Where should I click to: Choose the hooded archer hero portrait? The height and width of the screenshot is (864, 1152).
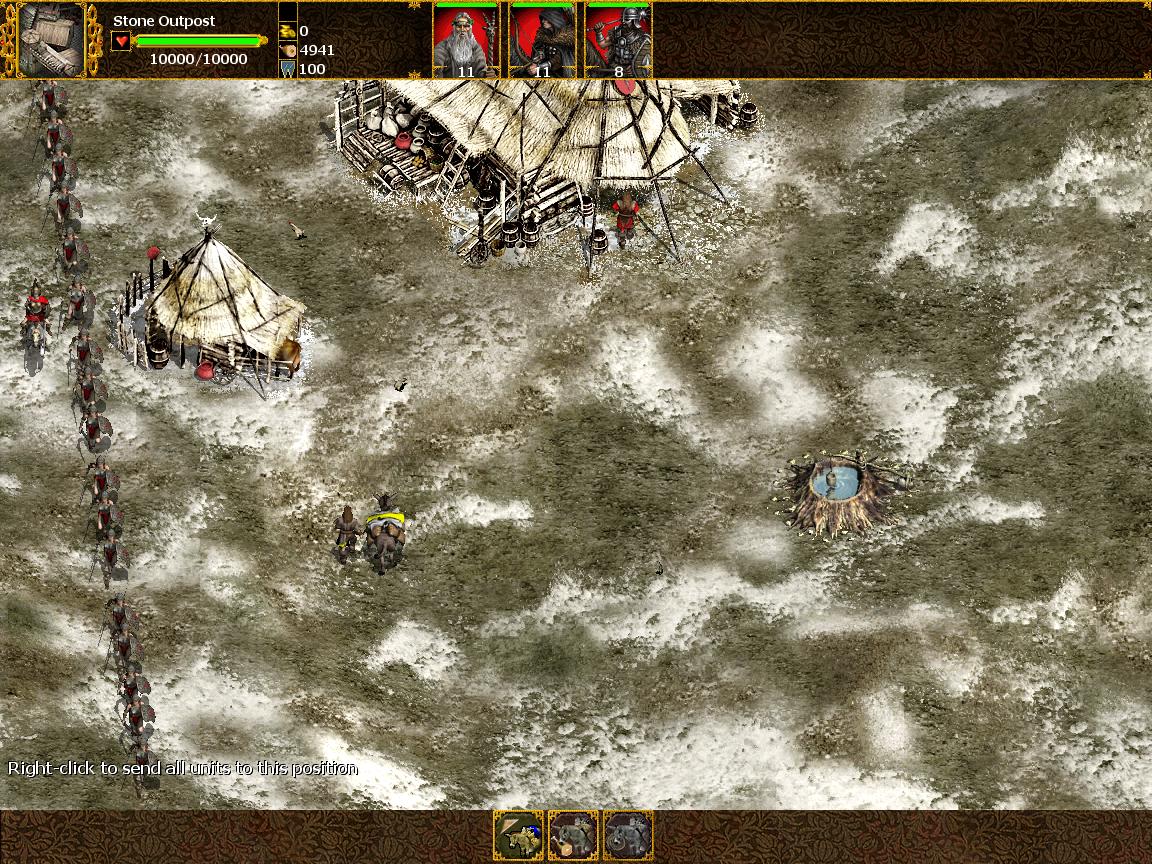click(x=541, y=40)
